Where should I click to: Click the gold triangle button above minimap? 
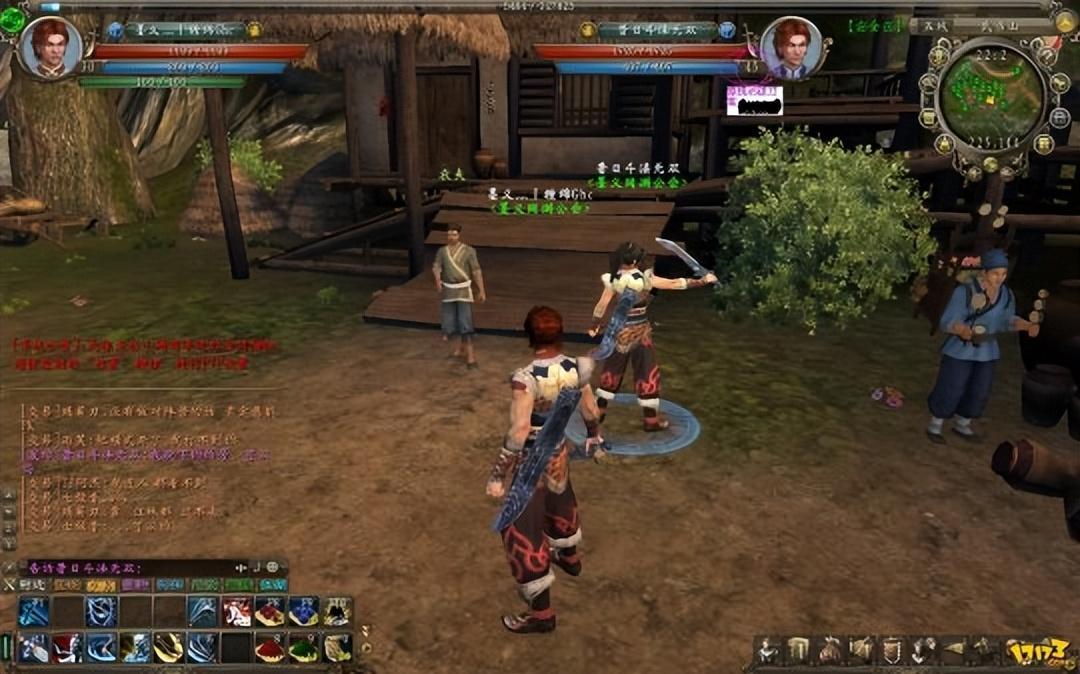pyautogui.click(x=1064, y=21)
